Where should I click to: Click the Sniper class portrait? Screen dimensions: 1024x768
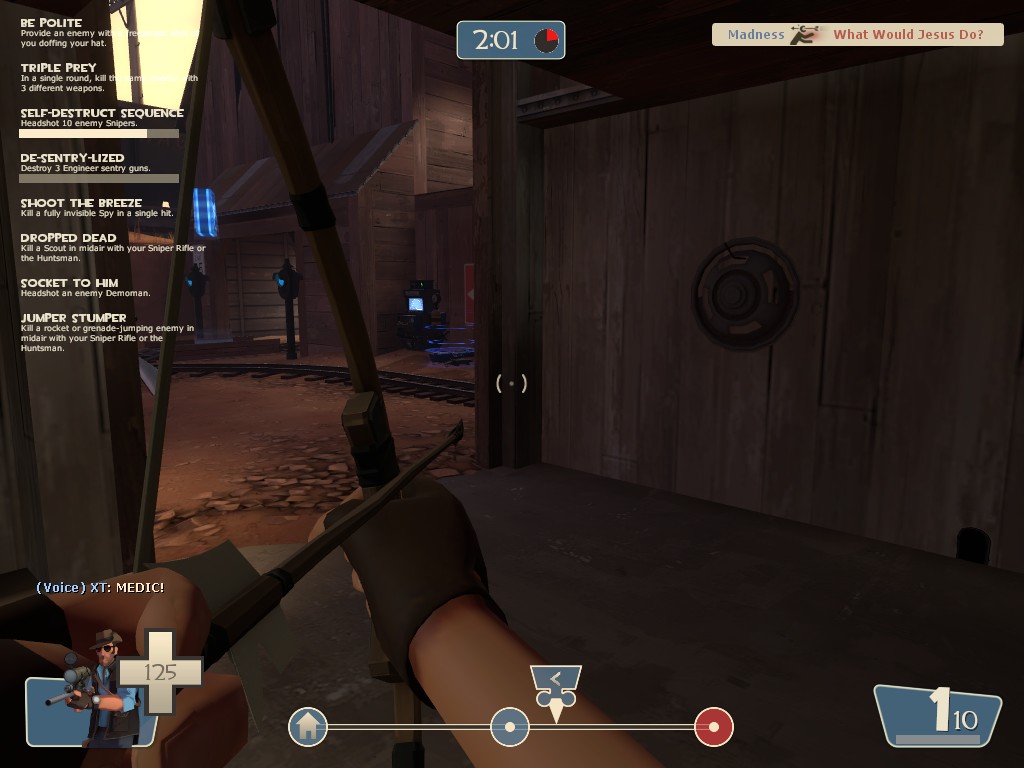click(x=97, y=689)
